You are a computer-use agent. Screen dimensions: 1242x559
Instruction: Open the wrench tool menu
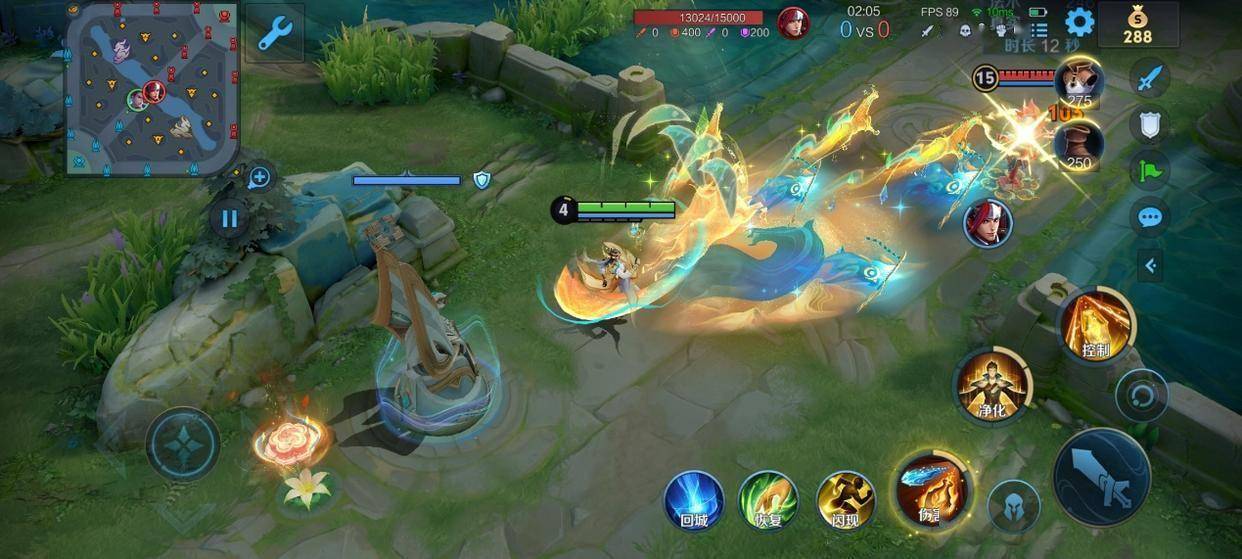click(x=274, y=34)
